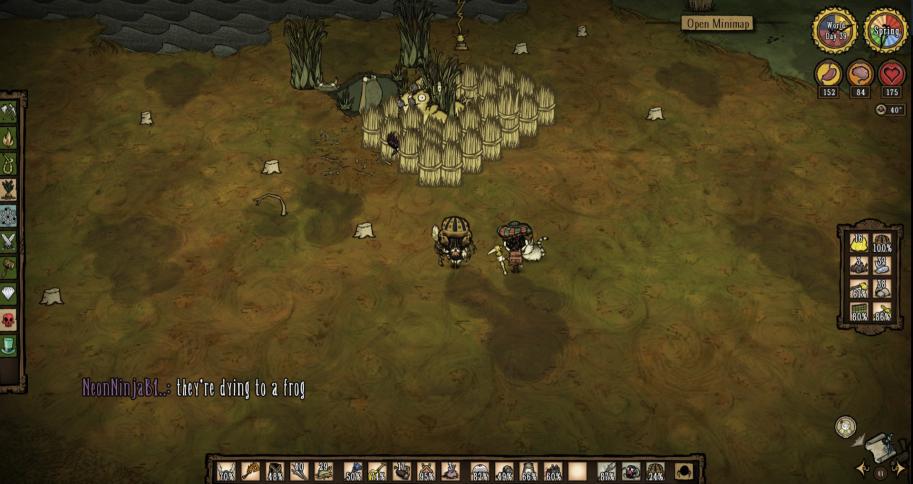
Task: Open the map scroll icon
Action: 876,445
